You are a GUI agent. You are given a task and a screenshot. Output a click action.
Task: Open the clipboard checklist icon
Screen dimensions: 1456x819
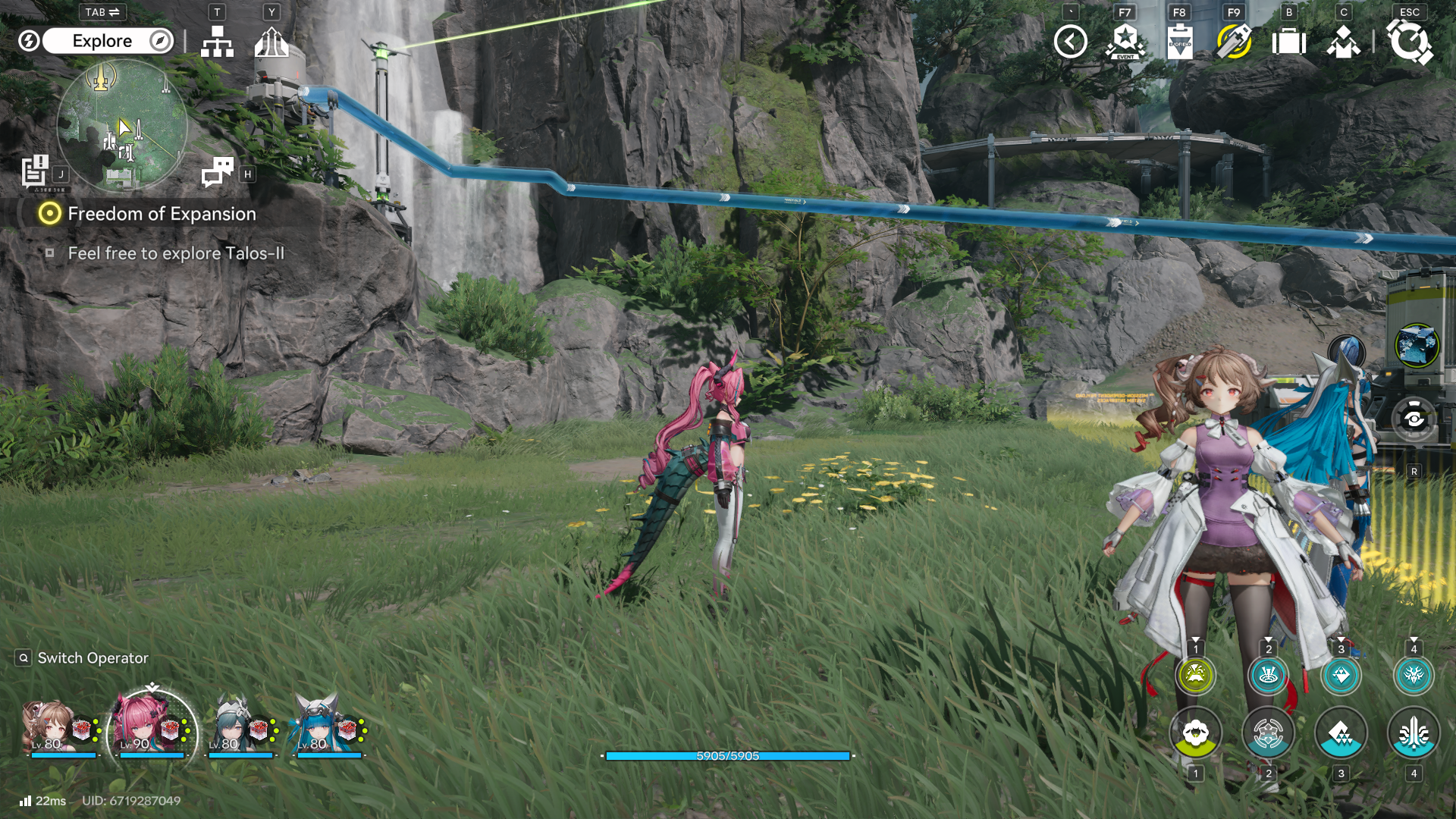click(1179, 42)
